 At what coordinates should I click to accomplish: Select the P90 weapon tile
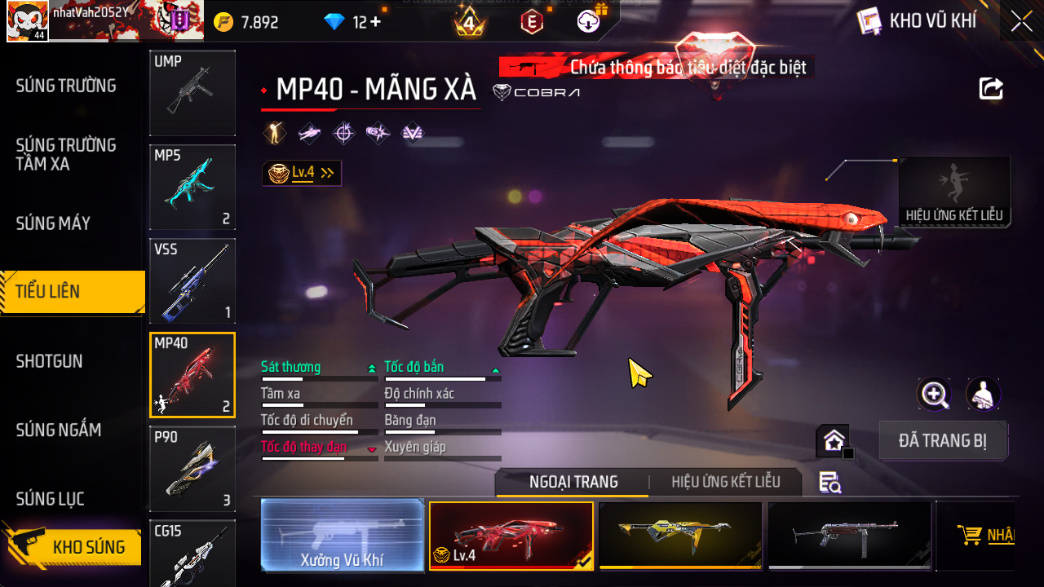[192, 469]
